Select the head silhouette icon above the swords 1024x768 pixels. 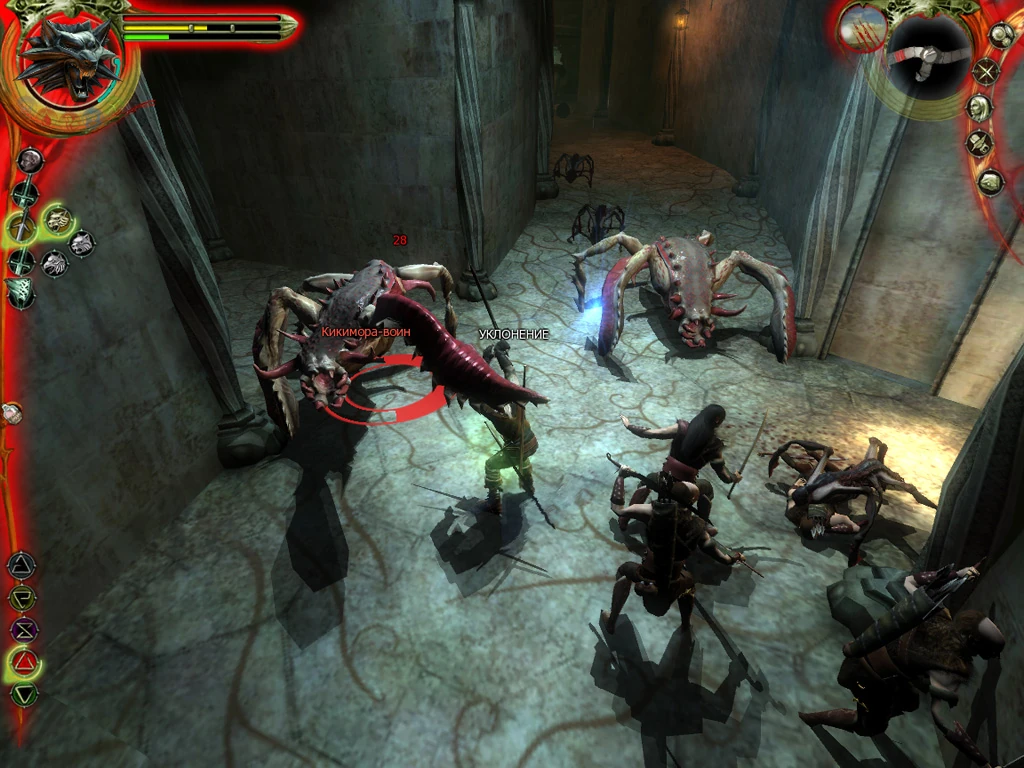pyautogui.click(x=30, y=160)
